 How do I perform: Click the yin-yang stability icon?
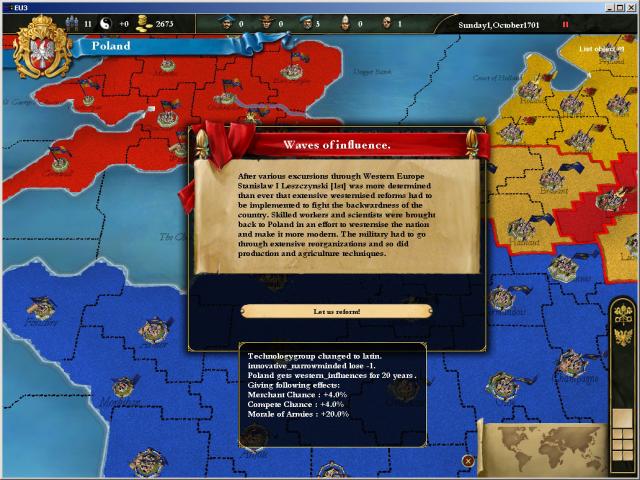[x=103, y=23]
